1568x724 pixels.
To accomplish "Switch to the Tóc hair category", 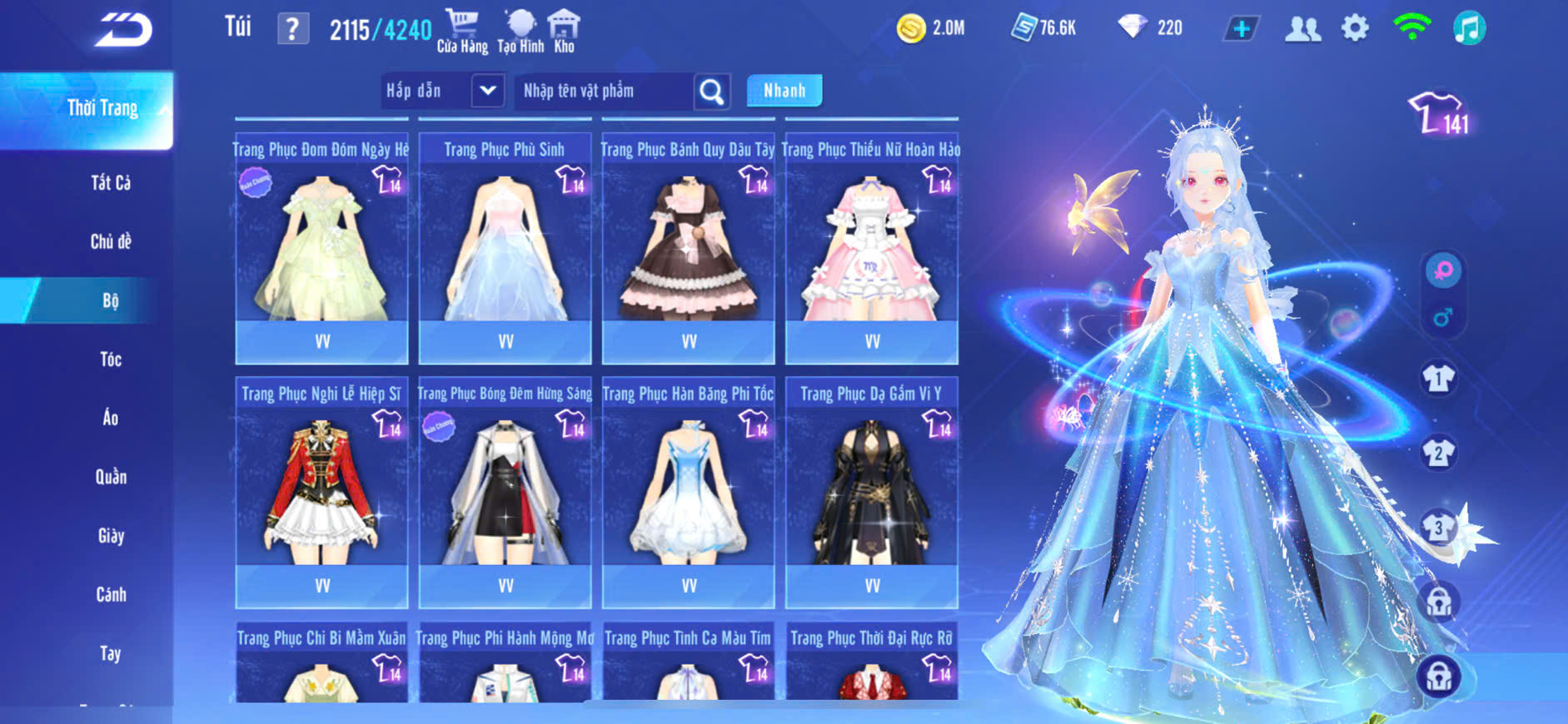I will [111, 360].
